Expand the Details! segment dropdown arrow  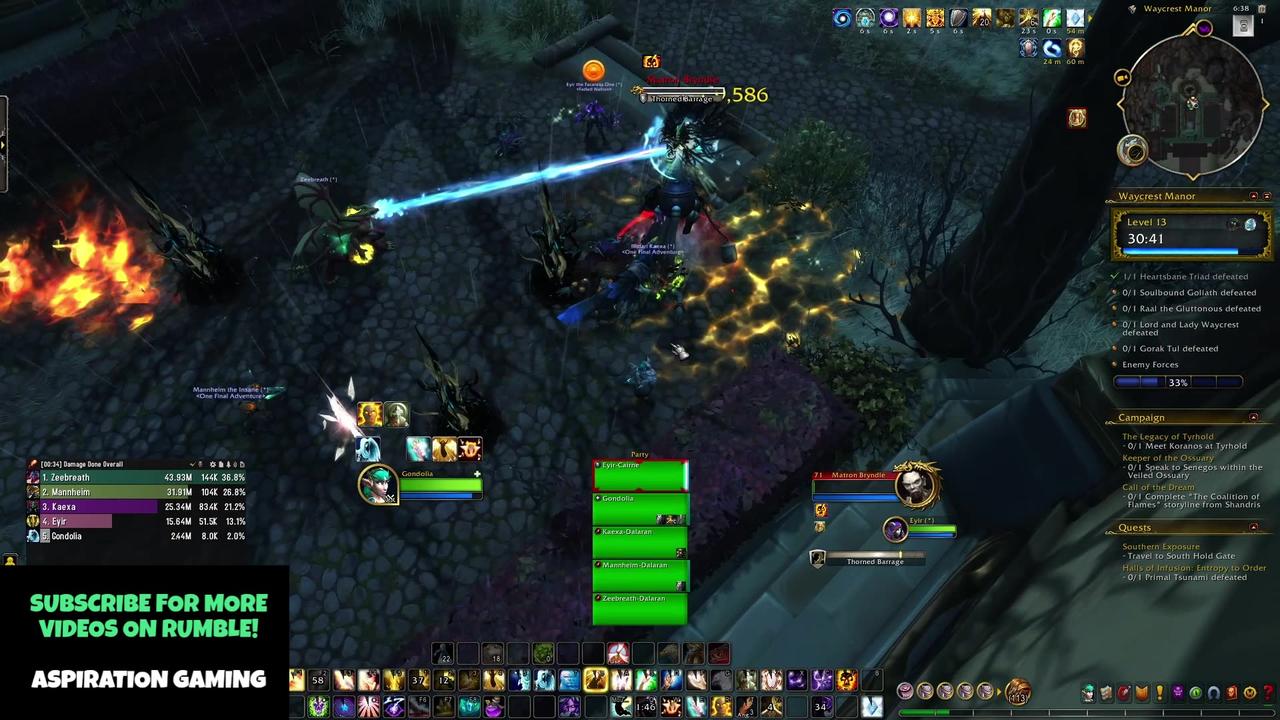(193, 464)
